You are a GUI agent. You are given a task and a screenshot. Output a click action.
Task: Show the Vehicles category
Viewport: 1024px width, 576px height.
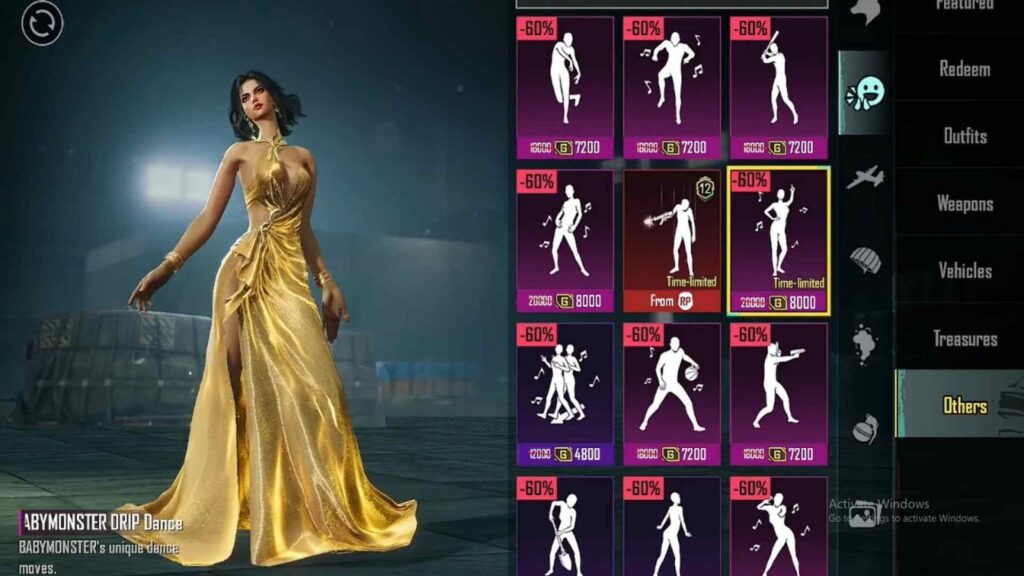click(964, 270)
